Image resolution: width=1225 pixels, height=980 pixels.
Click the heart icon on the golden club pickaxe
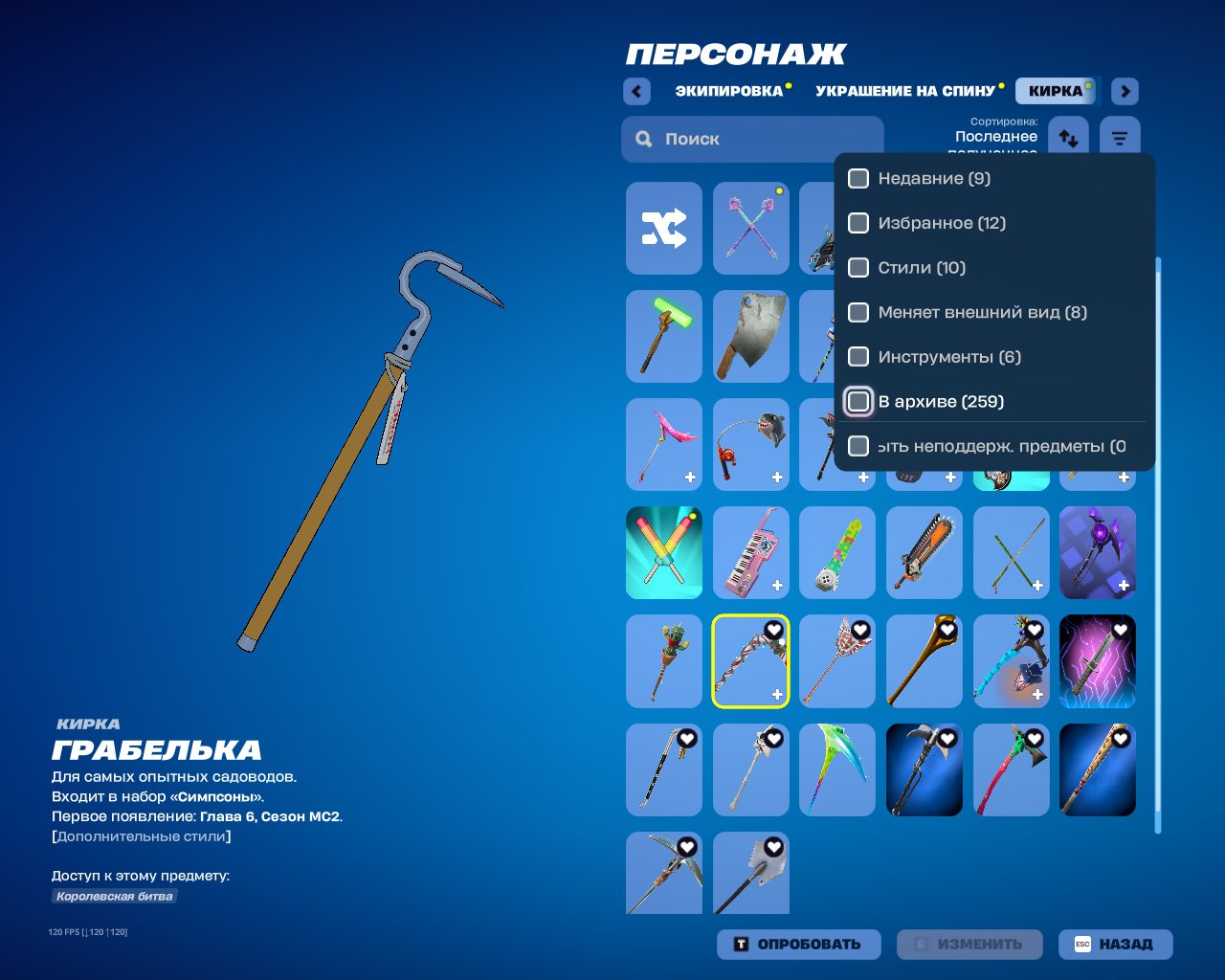[947, 629]
